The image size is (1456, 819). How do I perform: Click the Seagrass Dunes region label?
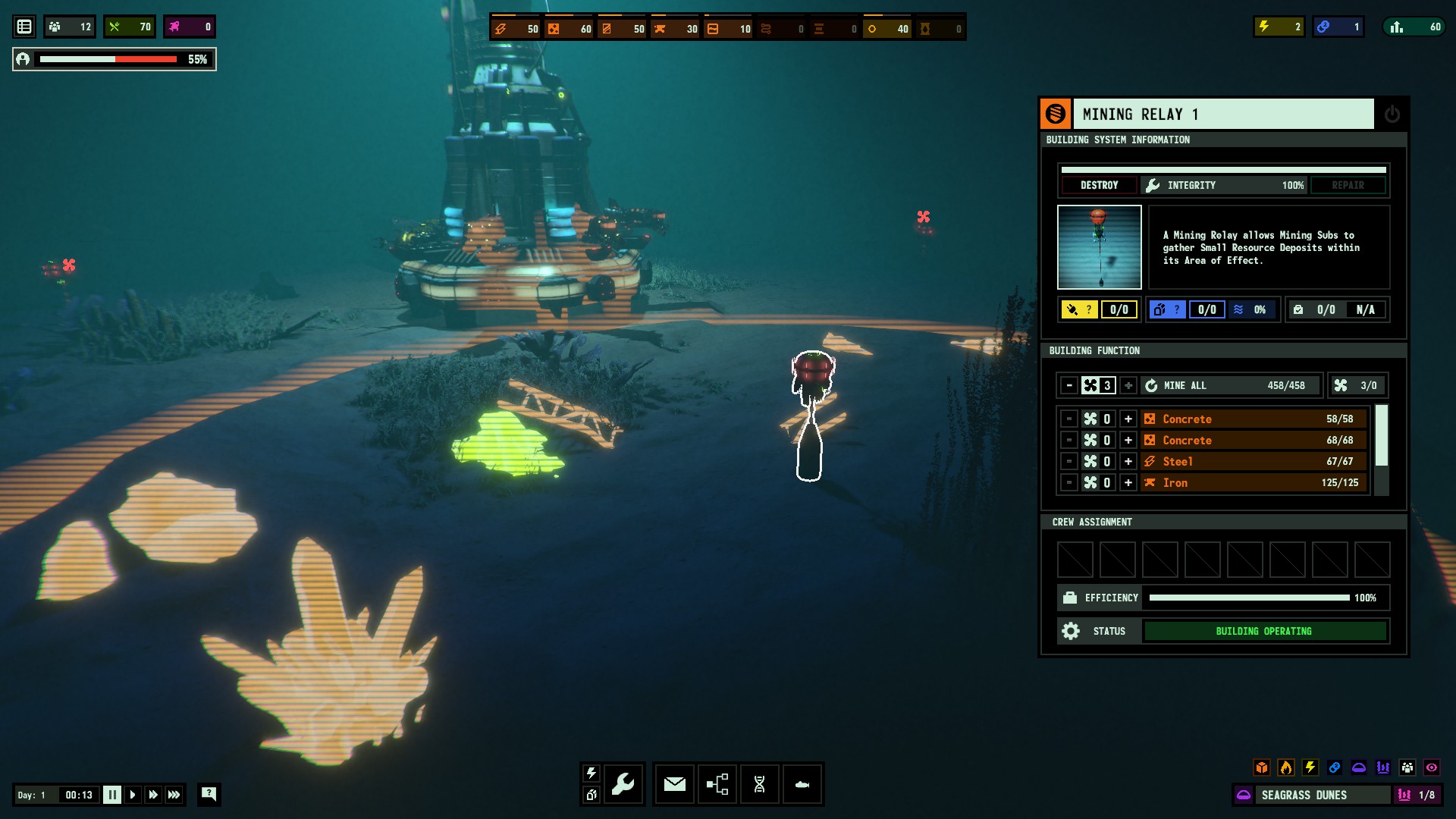[1304, 795]
